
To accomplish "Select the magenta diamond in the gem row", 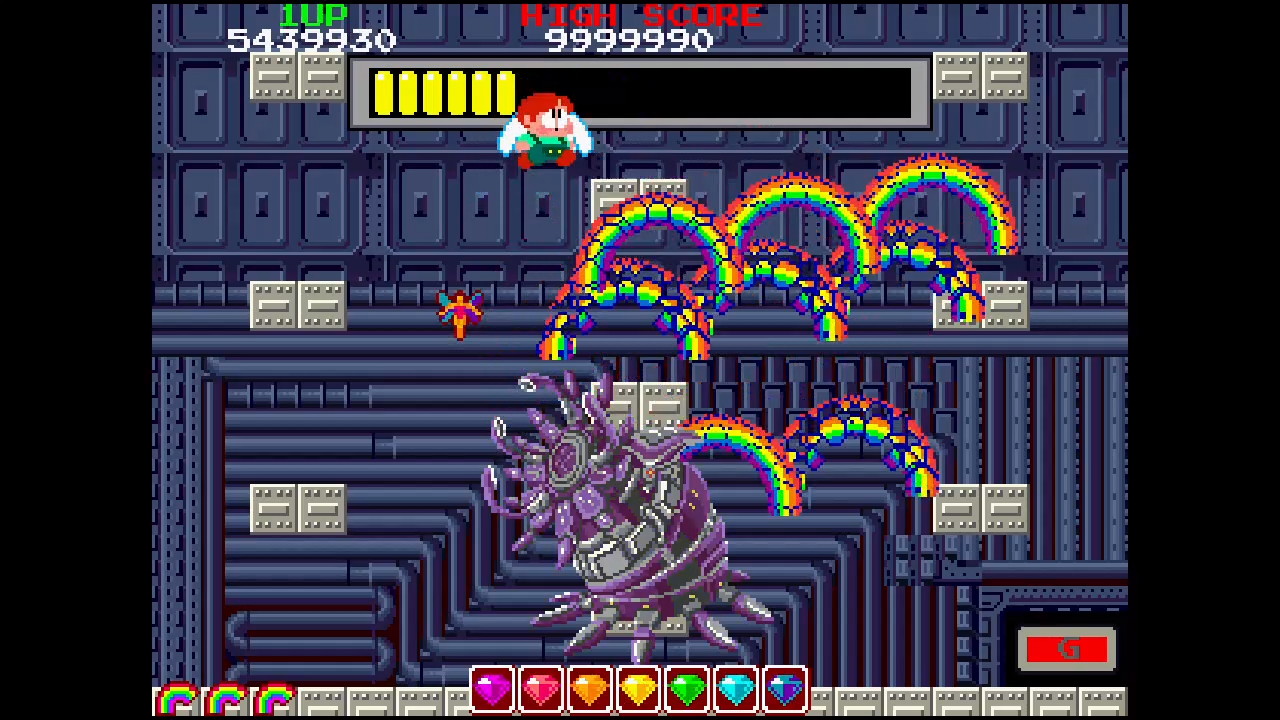I will point(492,689).
